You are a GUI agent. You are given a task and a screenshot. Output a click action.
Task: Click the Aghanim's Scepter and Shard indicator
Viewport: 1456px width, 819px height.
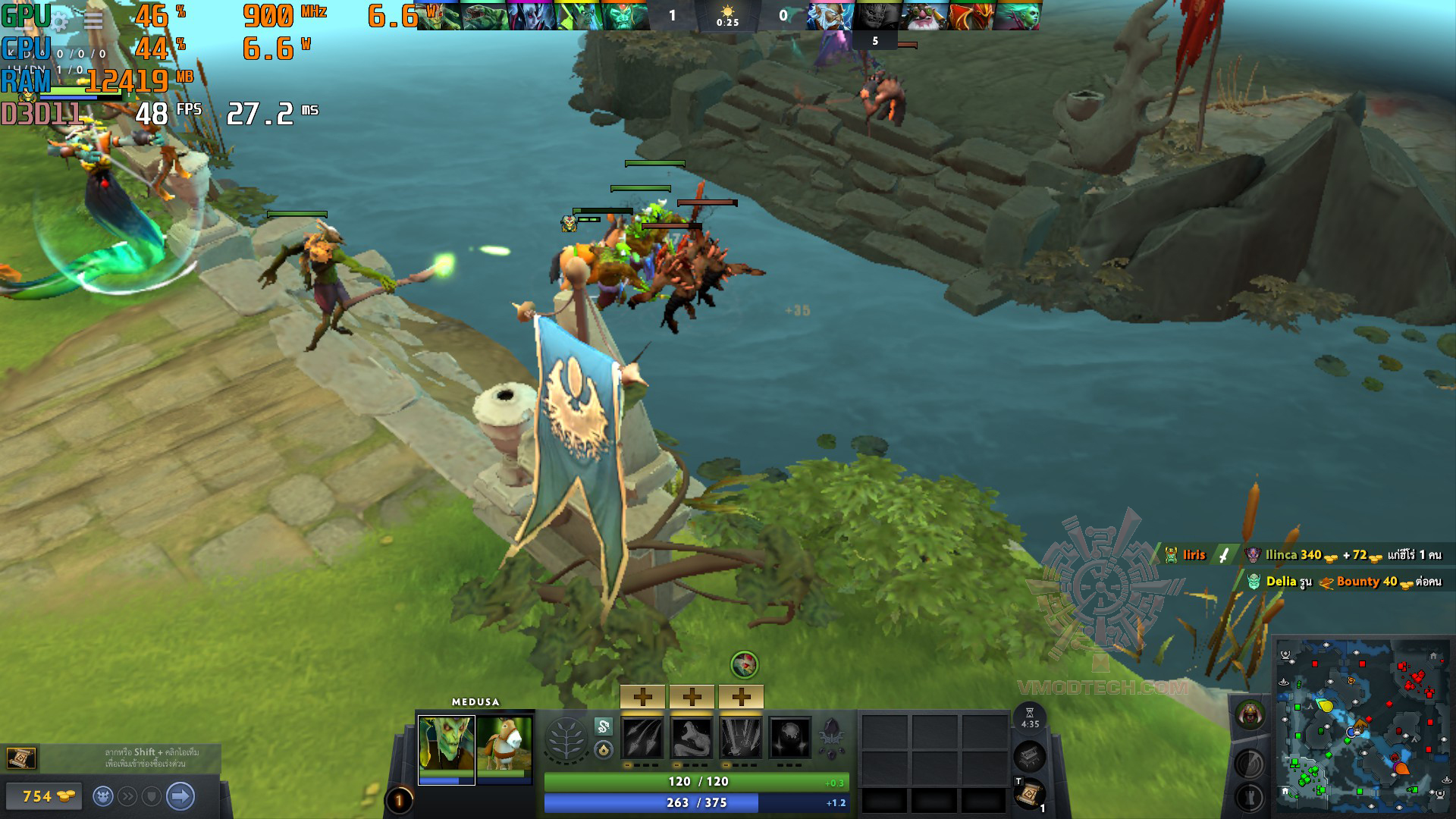pos(831,738)
